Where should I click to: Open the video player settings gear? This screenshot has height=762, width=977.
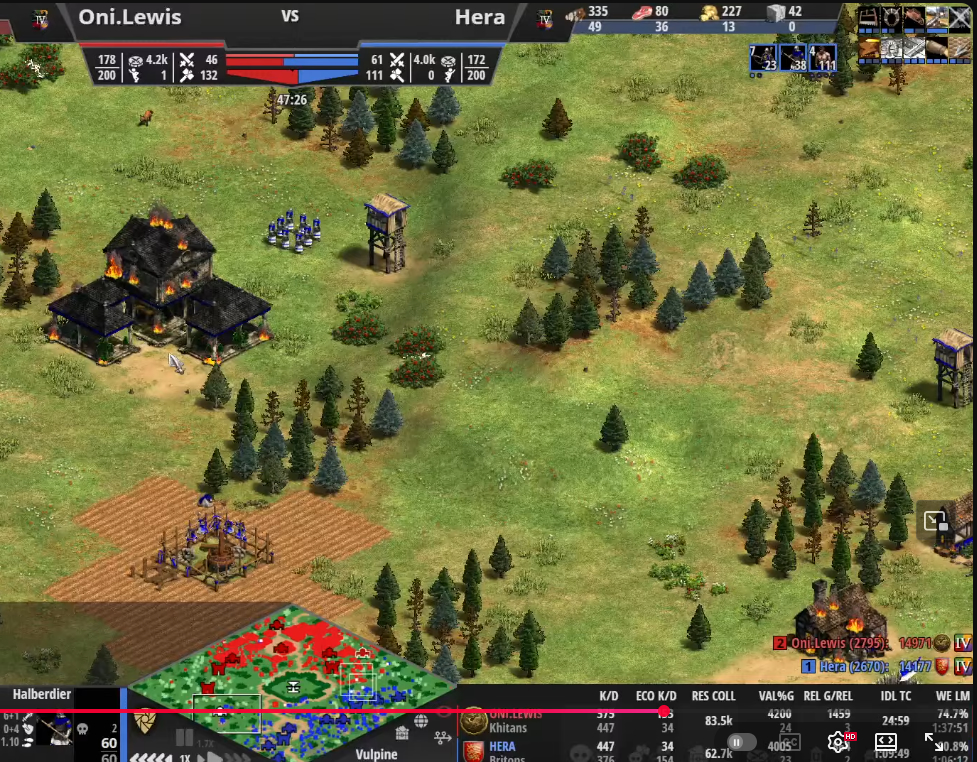(x=838, y=742)
